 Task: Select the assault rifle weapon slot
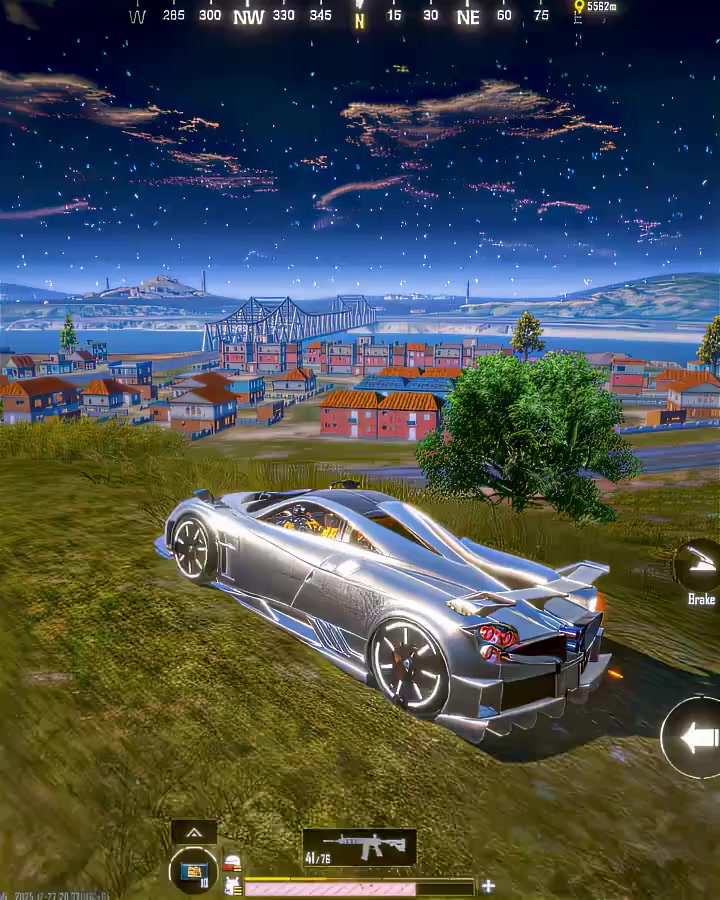(x=359, y=848)
